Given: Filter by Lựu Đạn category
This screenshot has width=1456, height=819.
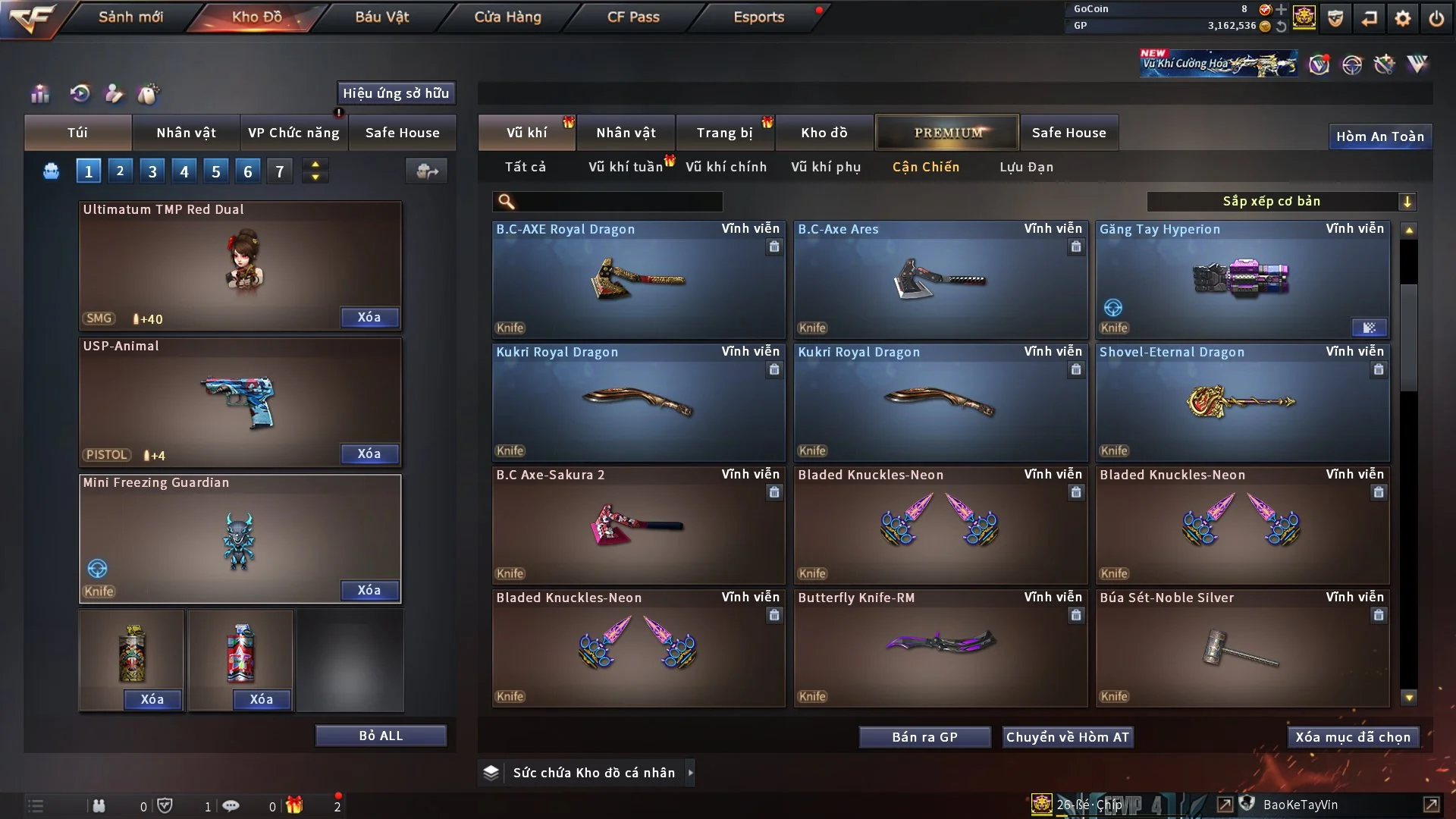Looking at the screenshot, I should point(1026,167).
